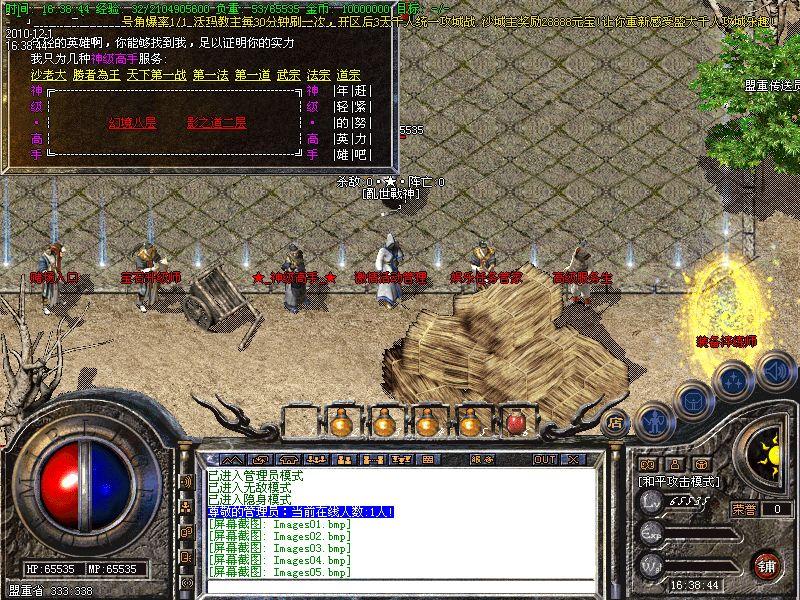
Task: Open the skills round button with stars
Action: pyautogui.click(x=734, y=380)
